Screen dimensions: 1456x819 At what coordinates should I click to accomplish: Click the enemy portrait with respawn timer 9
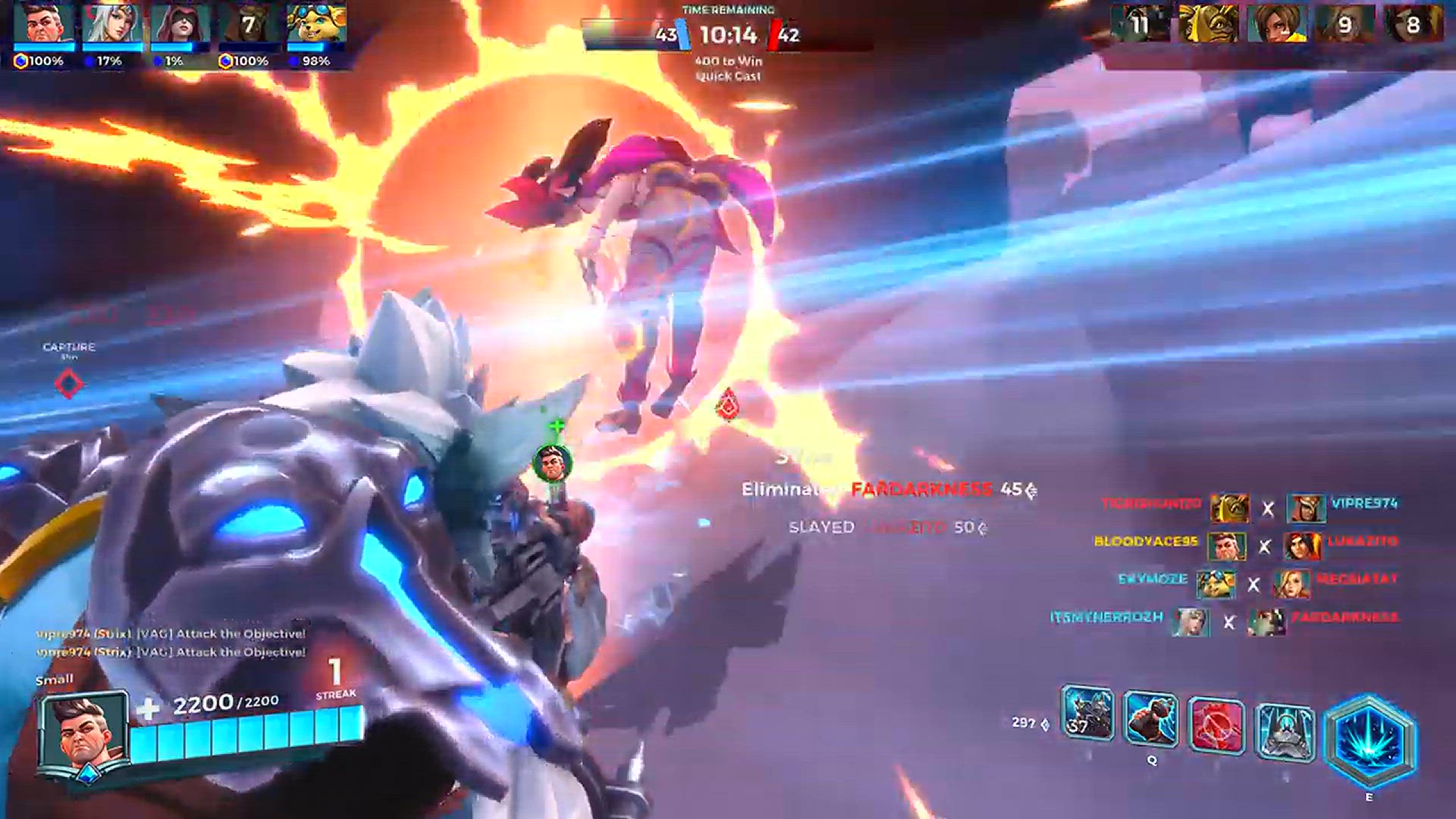point(1345,25)
